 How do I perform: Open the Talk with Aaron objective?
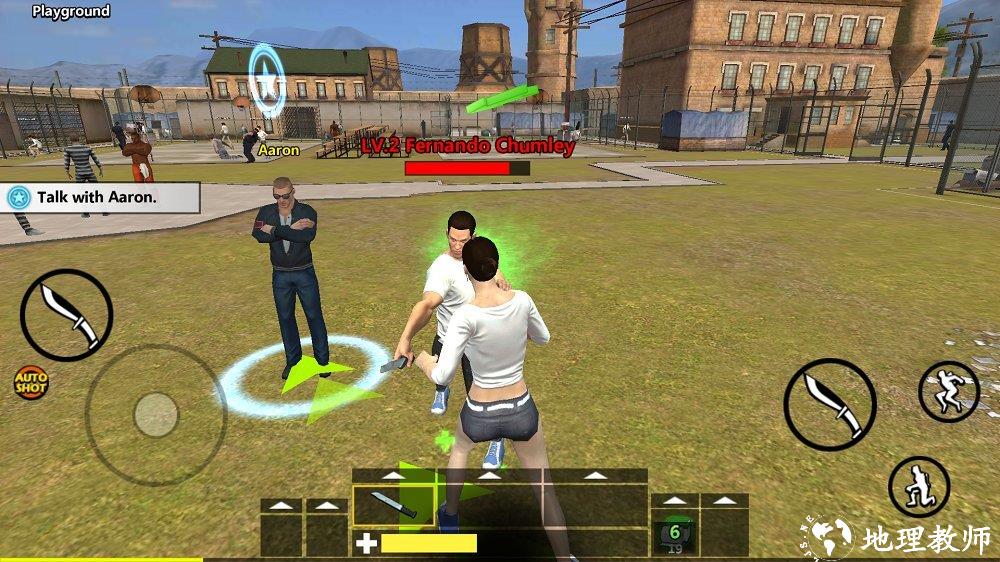[100, 197]
